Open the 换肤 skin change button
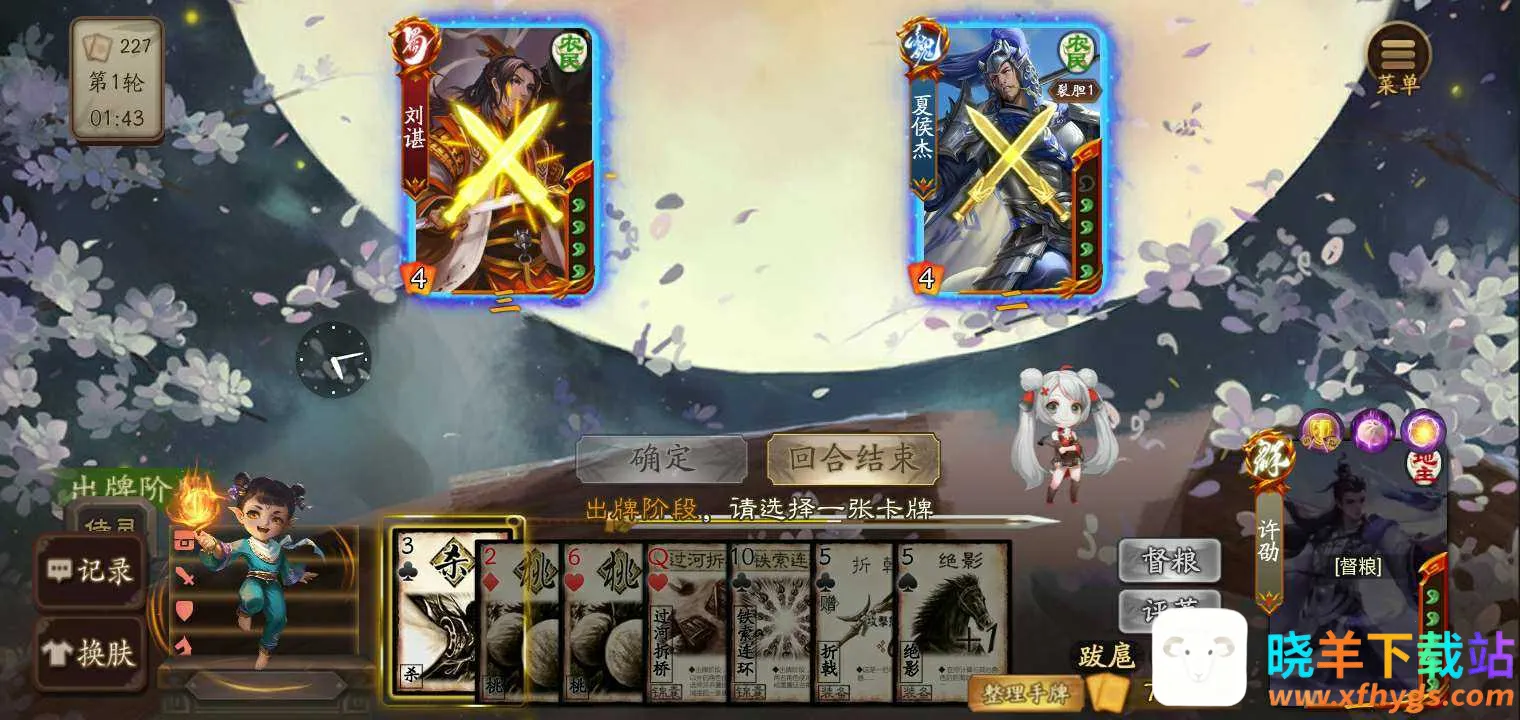 90,653
